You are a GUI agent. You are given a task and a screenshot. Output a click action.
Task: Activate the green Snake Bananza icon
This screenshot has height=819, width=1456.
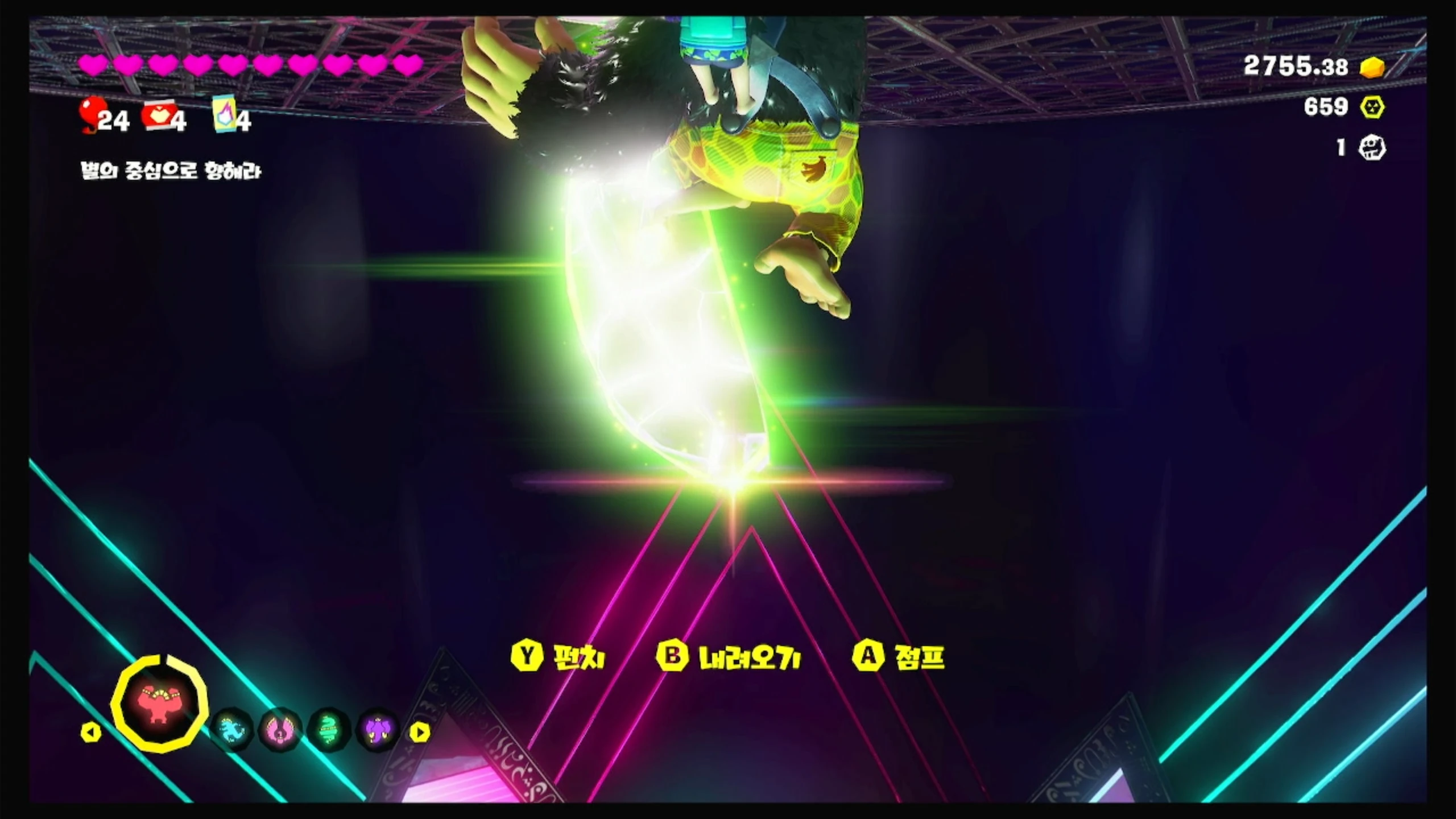(329, 730)
